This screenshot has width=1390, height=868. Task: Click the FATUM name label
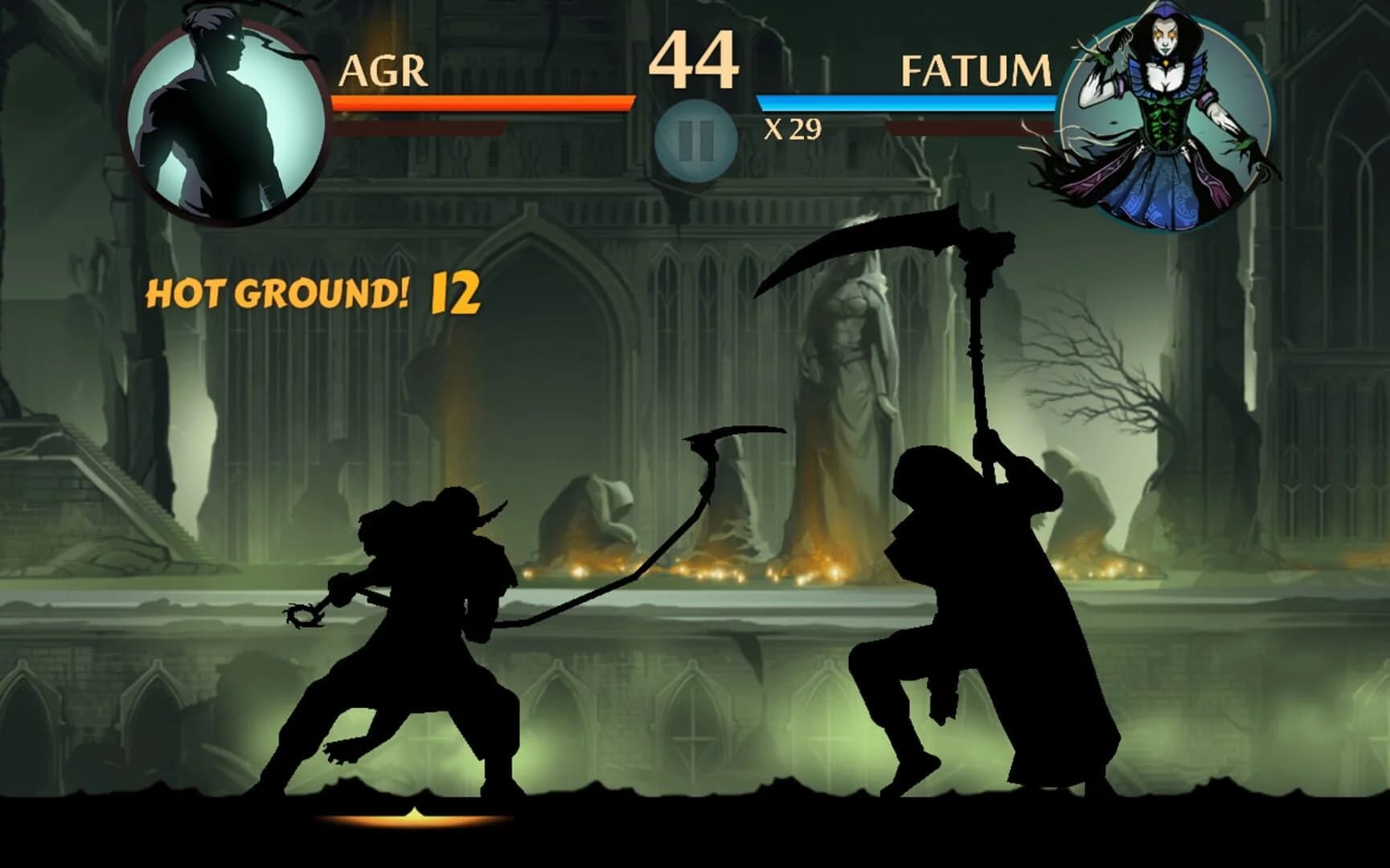pos(975,71)
